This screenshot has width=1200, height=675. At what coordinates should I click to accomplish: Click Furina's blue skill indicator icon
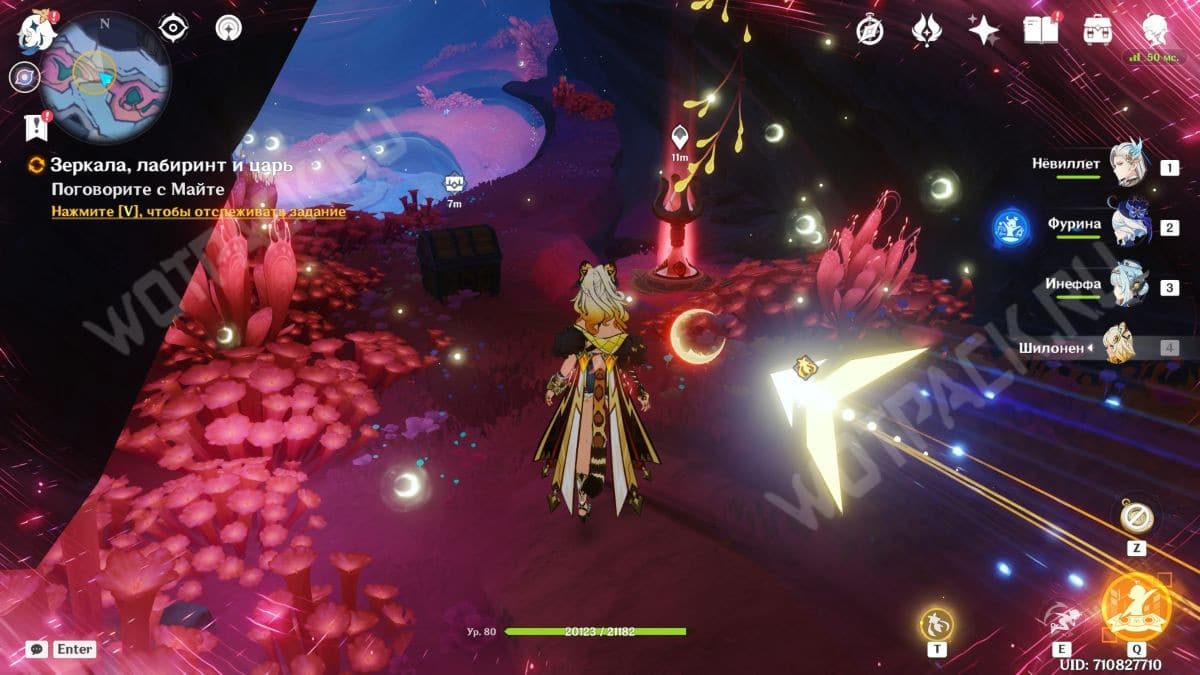point(1010,227)
